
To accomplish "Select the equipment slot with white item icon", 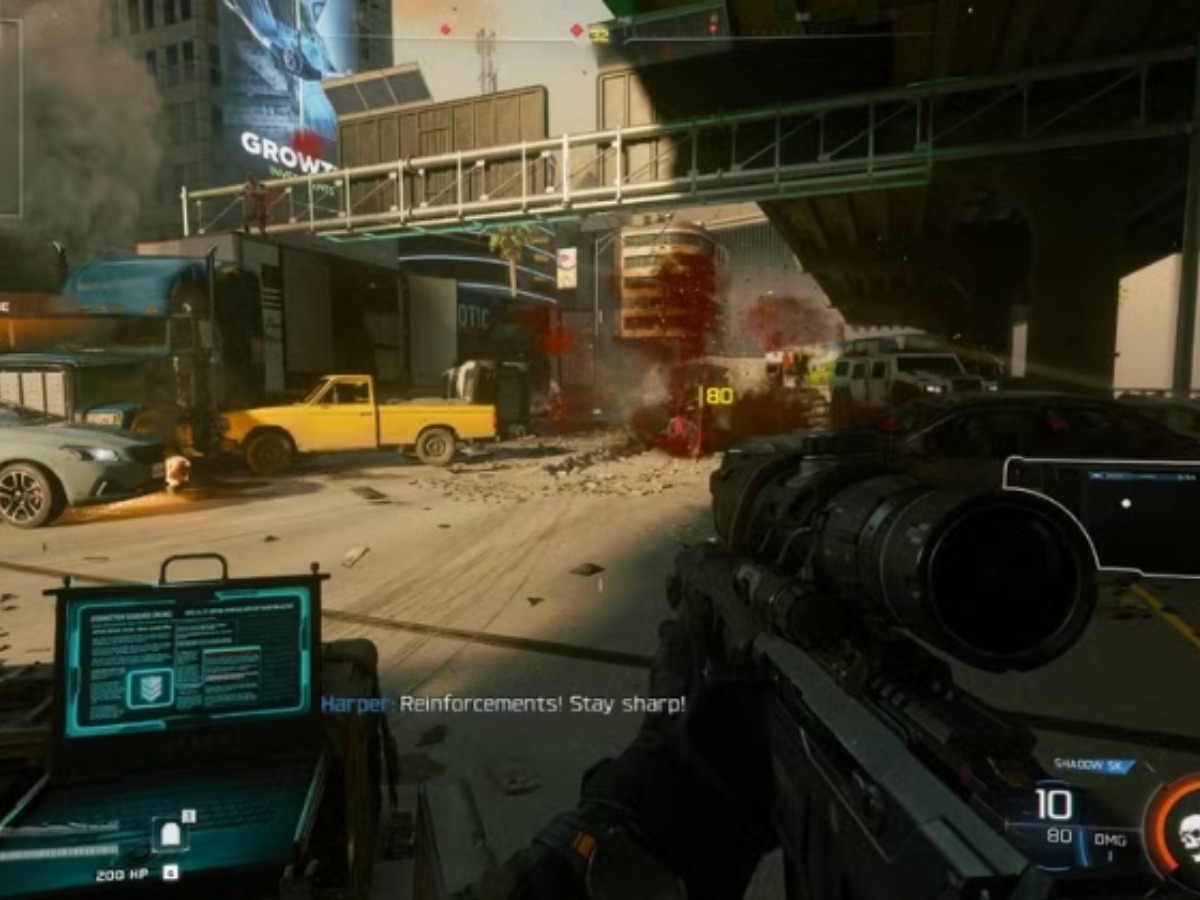I will point(169,833).
